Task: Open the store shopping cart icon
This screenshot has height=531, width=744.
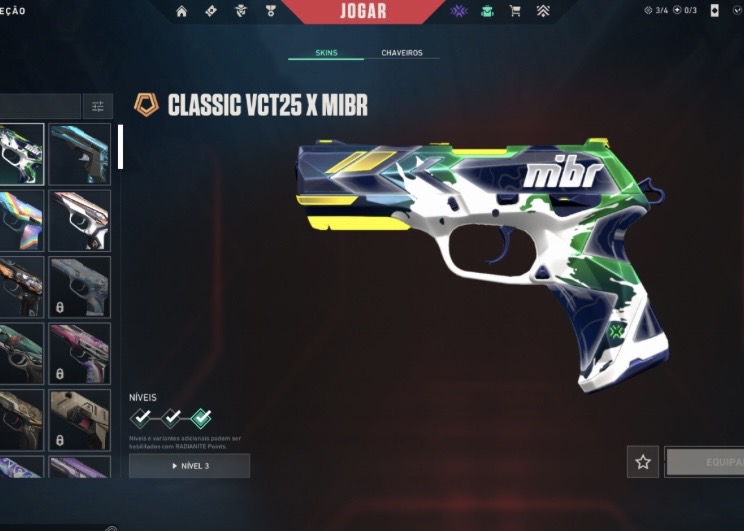Action: click(515, 11)
